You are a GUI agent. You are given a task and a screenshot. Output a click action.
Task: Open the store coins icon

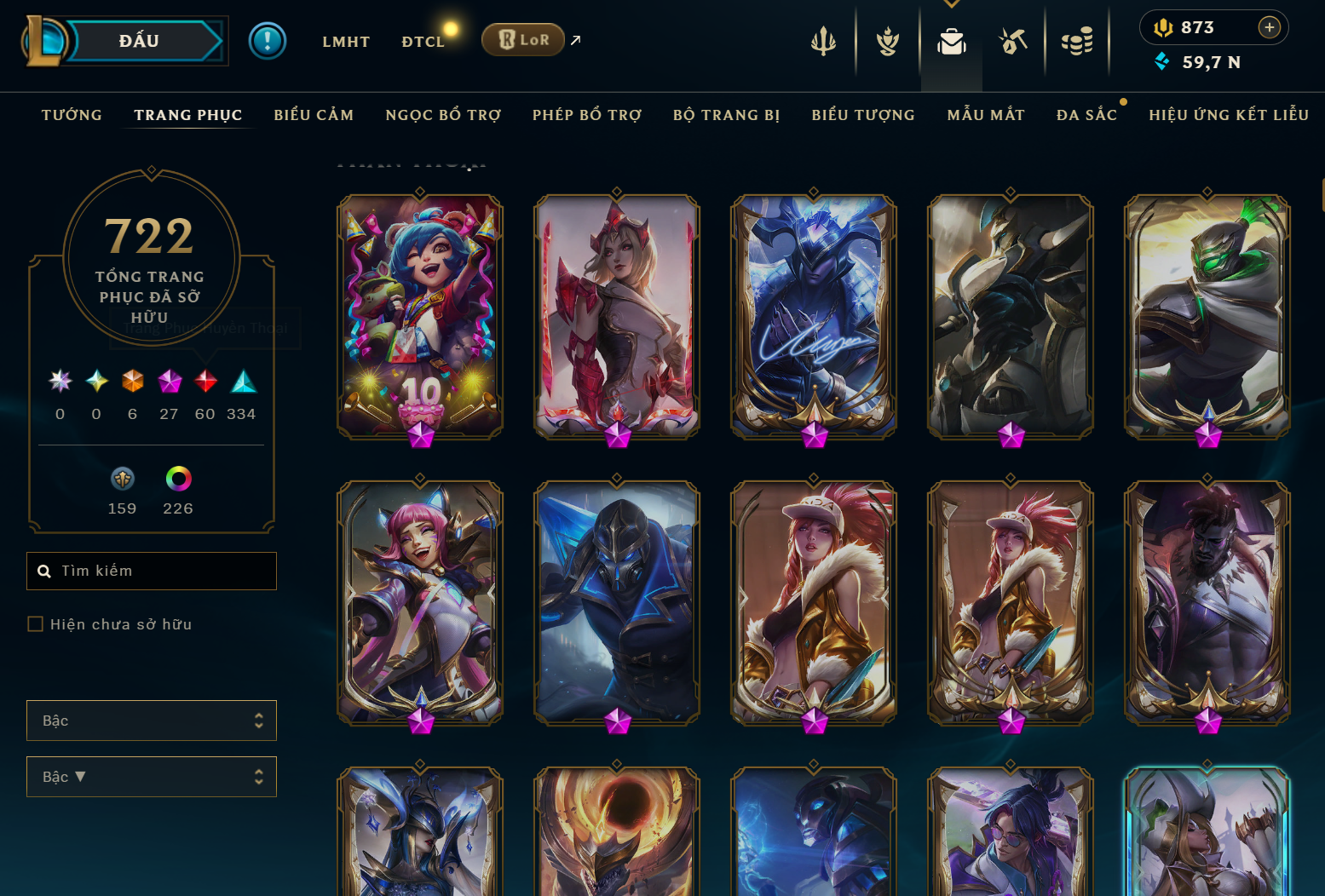1077,39
